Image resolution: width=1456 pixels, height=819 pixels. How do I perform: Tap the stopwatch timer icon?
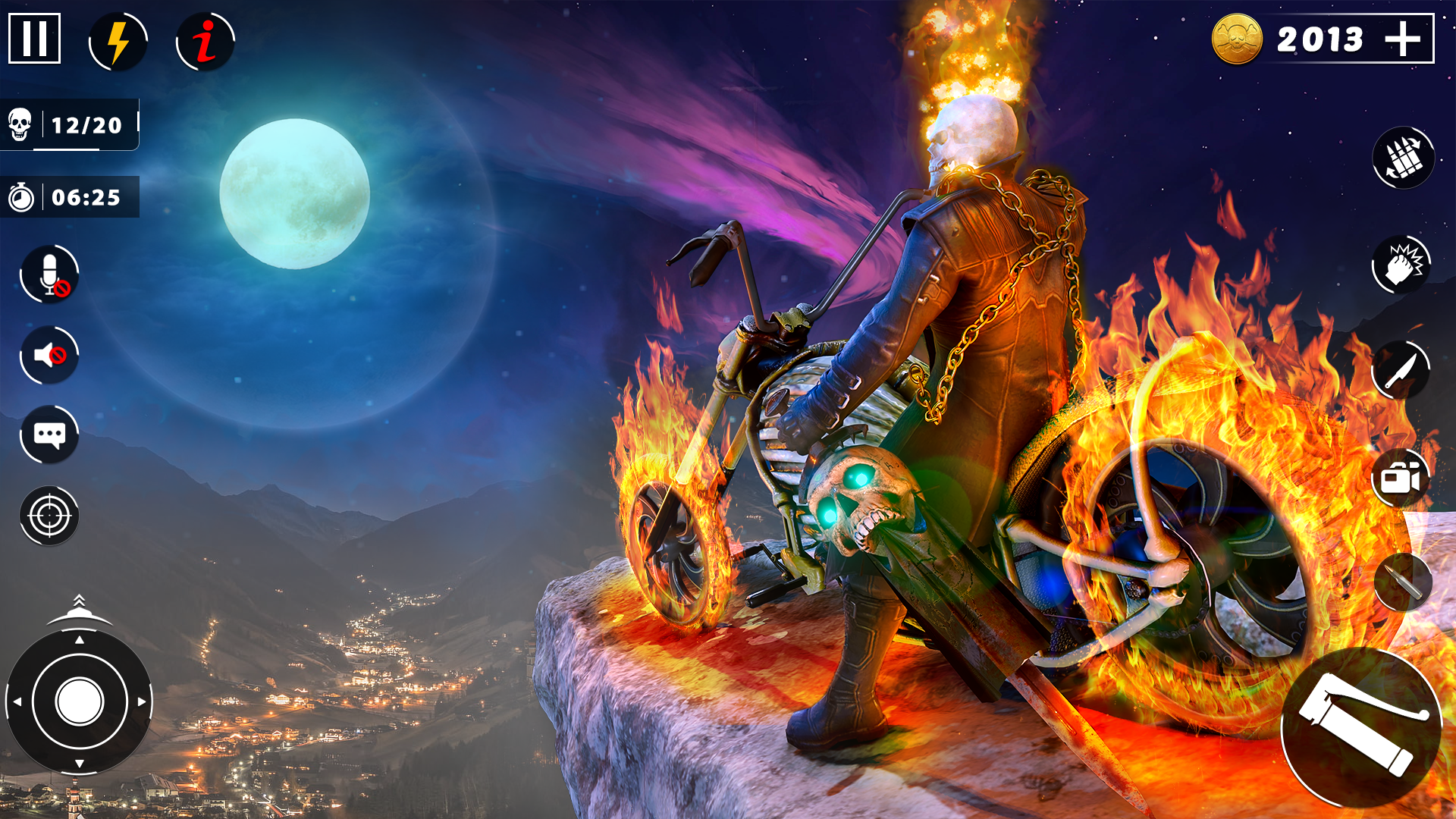point(23,199)
